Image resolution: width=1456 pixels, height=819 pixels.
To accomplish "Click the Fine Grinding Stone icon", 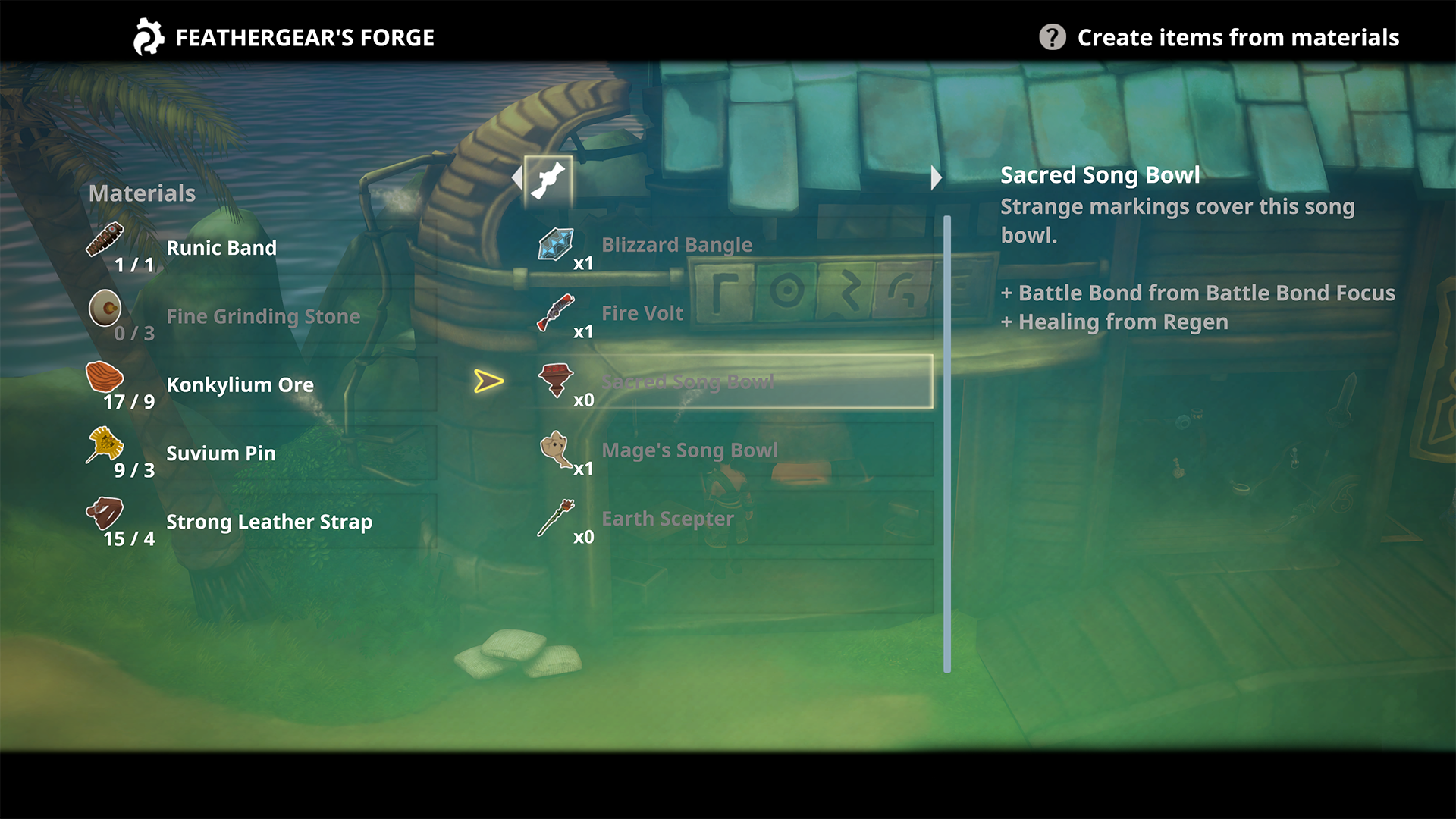I will [106, 309].
